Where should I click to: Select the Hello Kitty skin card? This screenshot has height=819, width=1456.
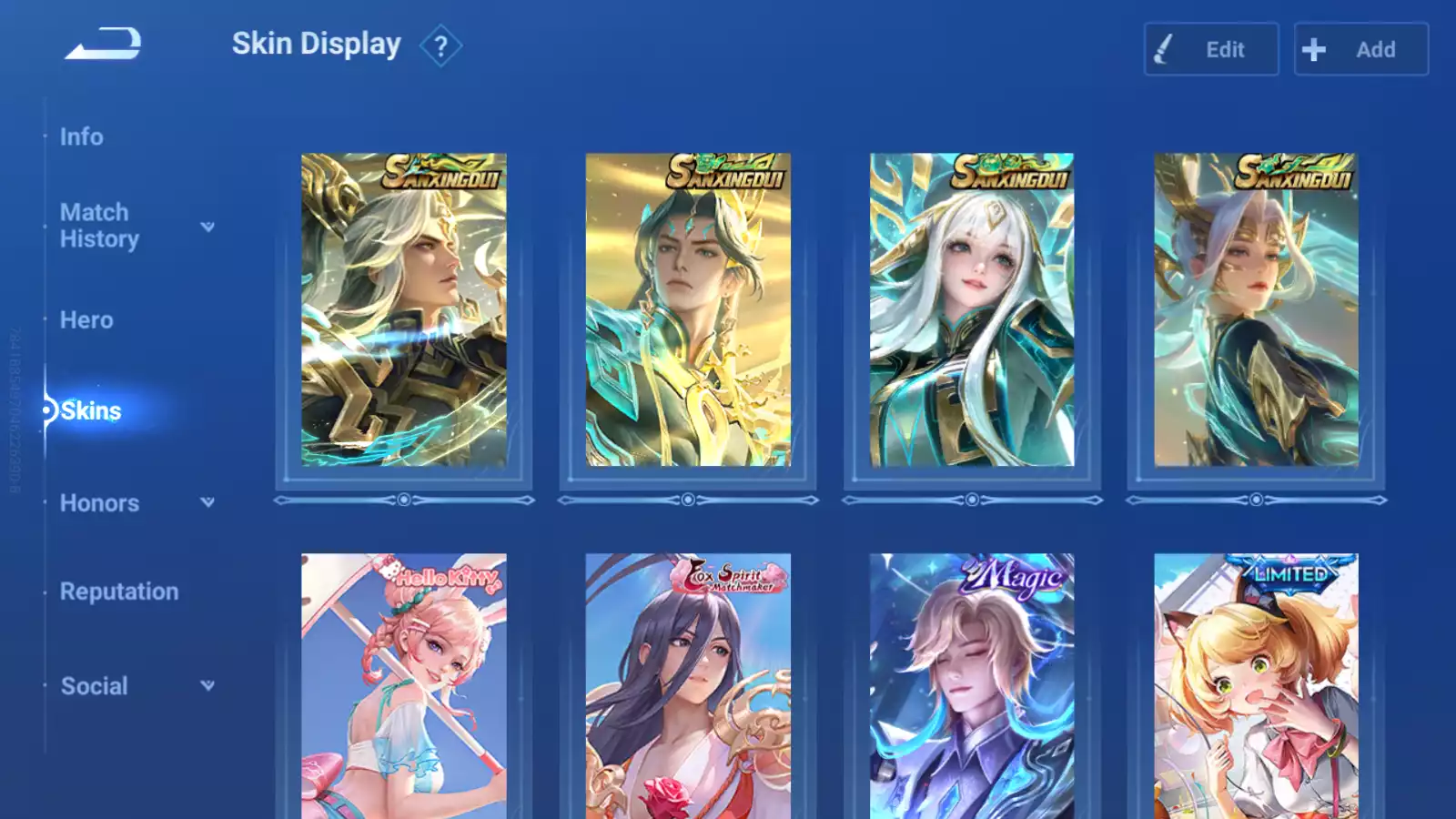coord(404,686)
